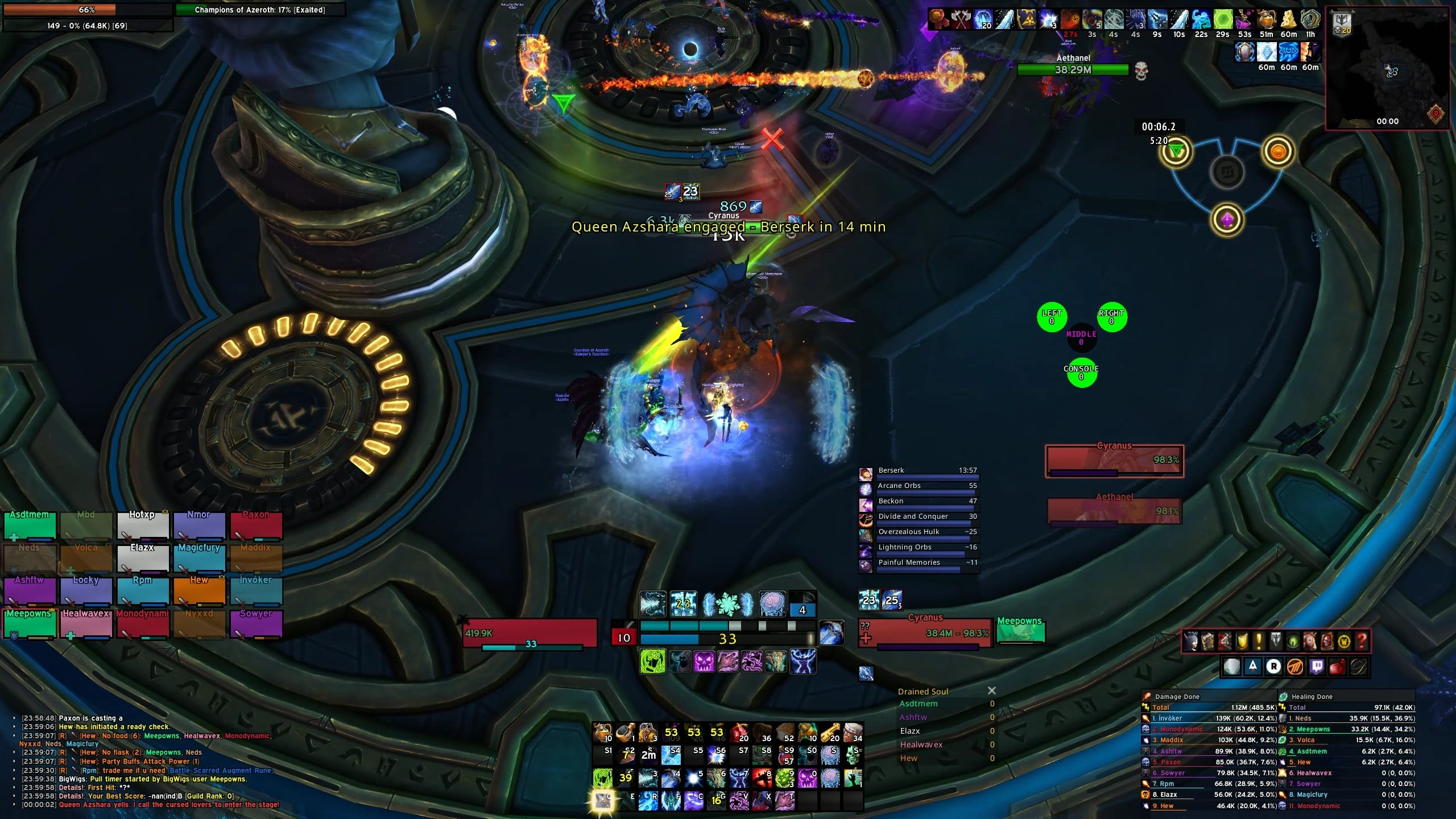Activate the blue swirl ability on R

[x=648, y=800]
